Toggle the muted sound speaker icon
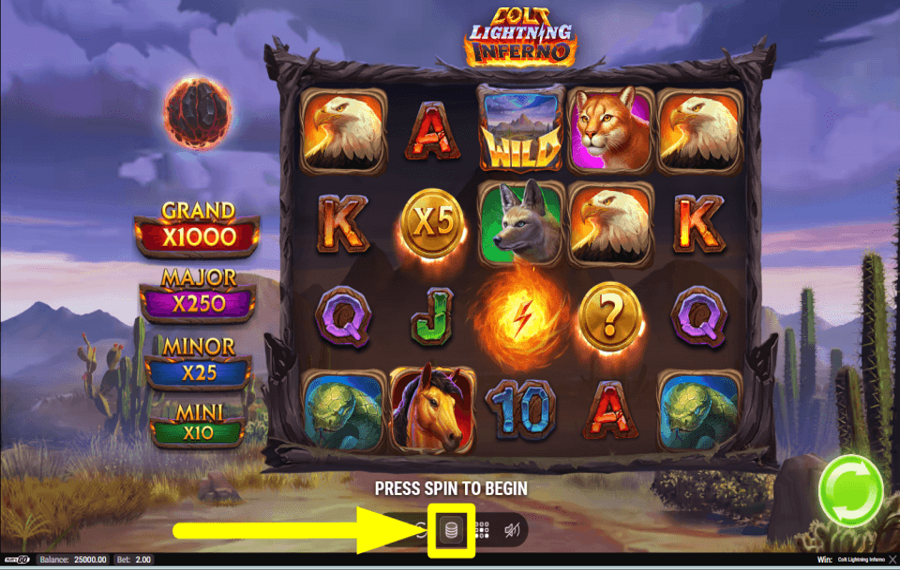The image size is (900, 570). [x=511, y=531]
